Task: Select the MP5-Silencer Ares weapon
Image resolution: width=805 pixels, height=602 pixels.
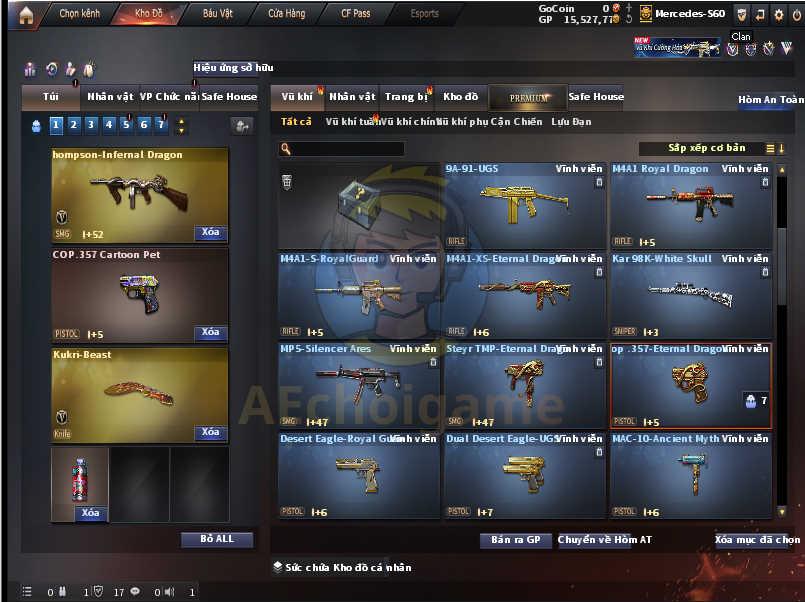Action: point(358,385)
